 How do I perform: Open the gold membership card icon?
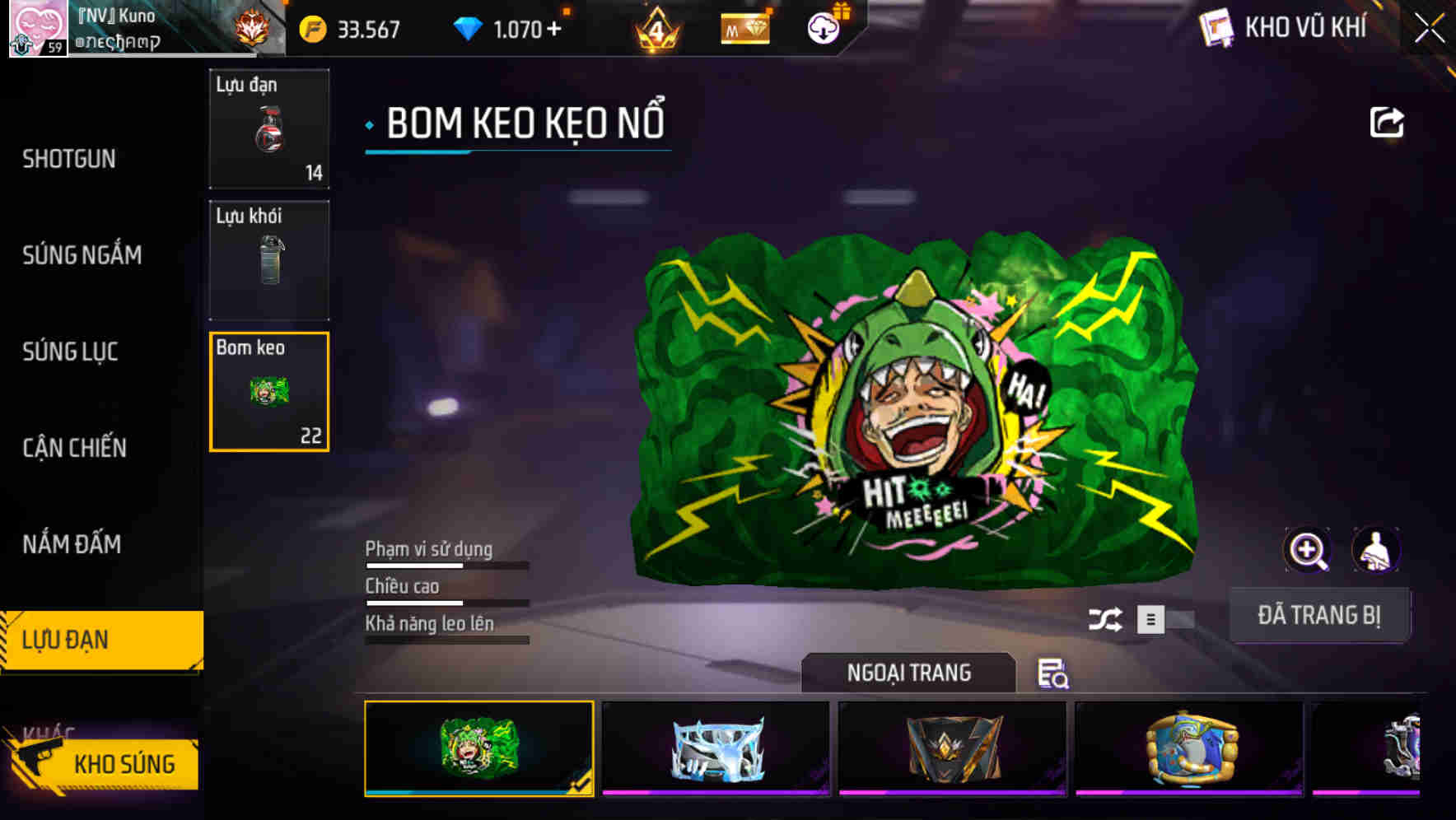744,27
